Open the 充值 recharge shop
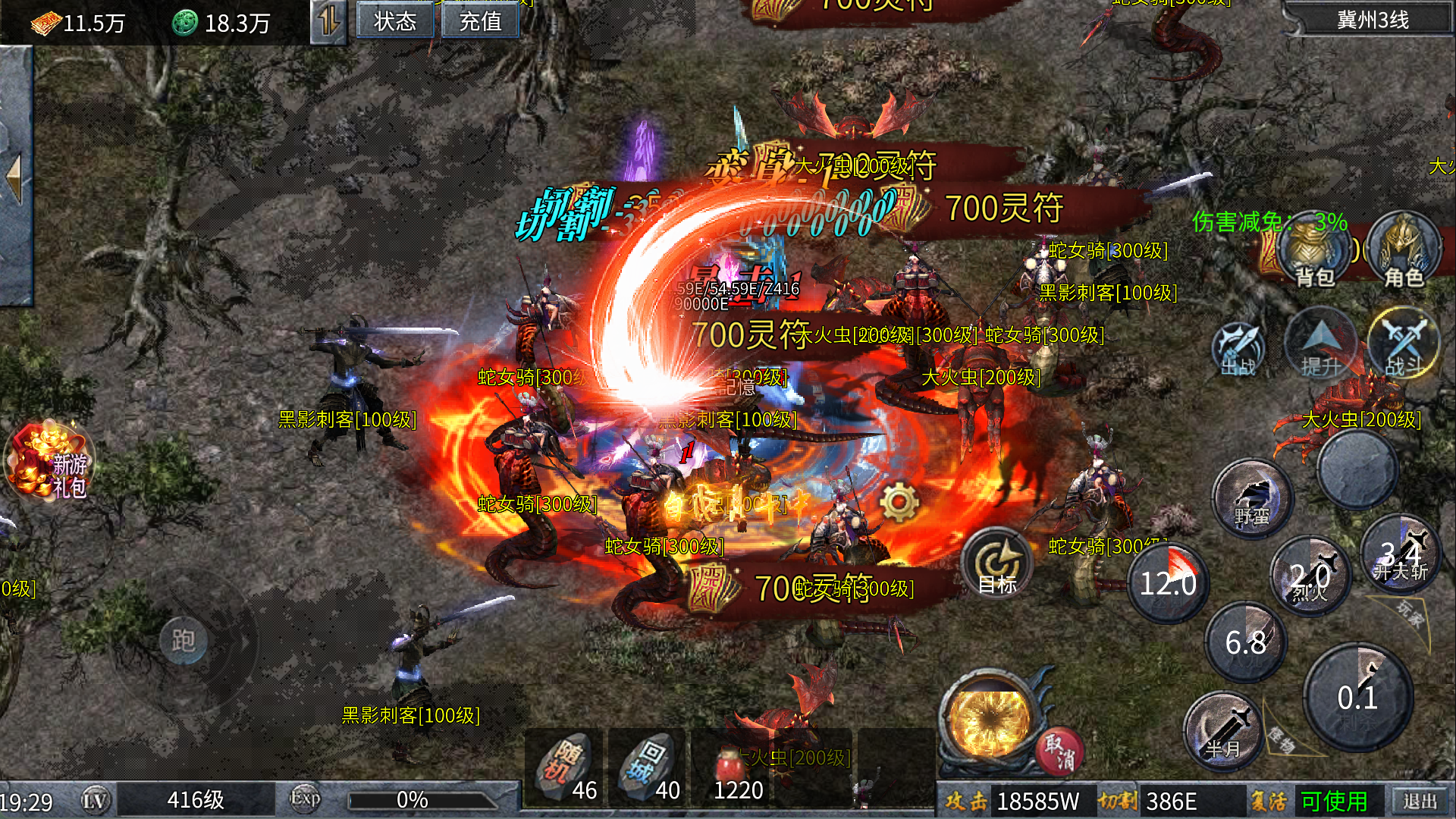 click(x=480, y=20)
